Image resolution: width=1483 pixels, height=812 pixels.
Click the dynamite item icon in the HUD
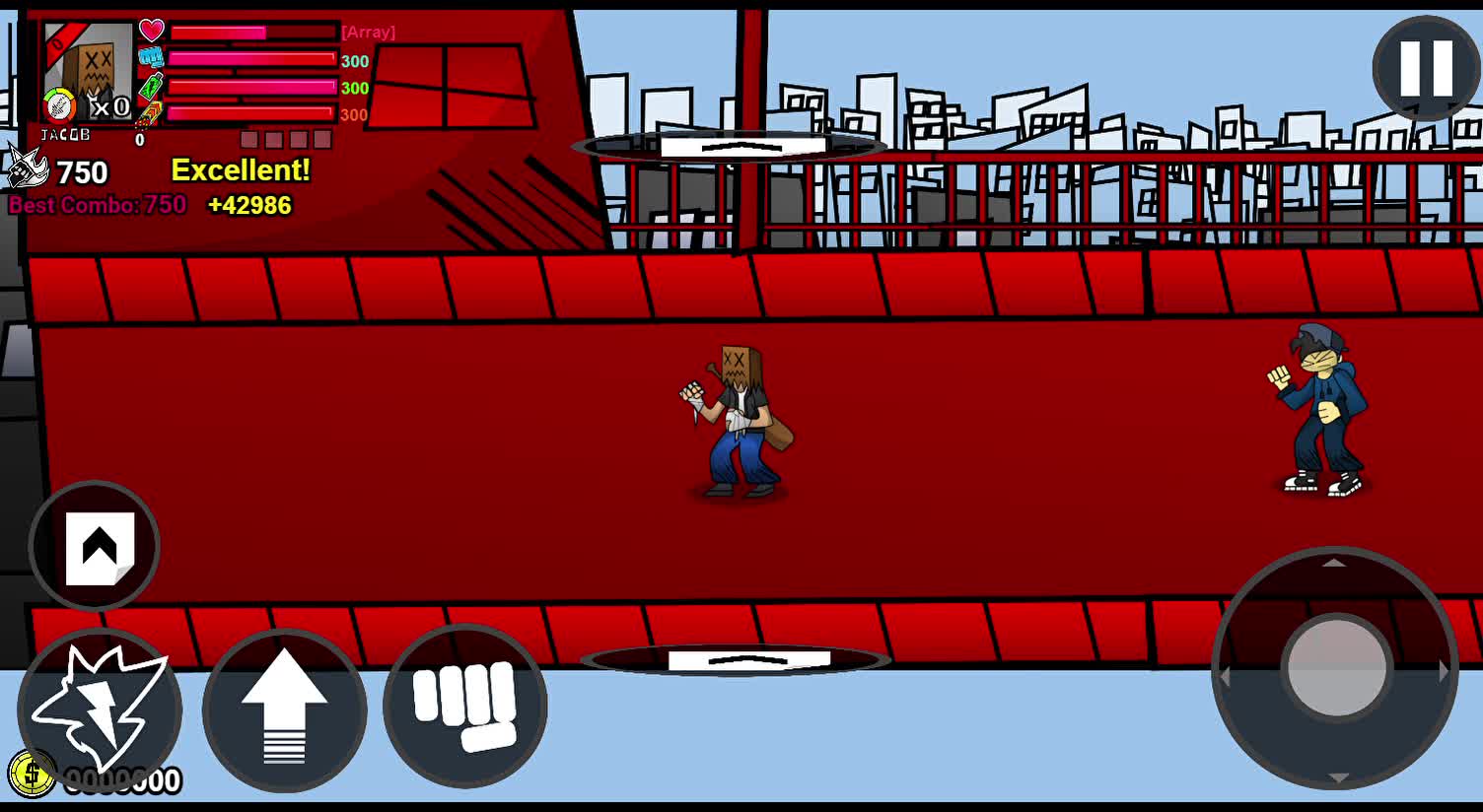coord(151,114)
